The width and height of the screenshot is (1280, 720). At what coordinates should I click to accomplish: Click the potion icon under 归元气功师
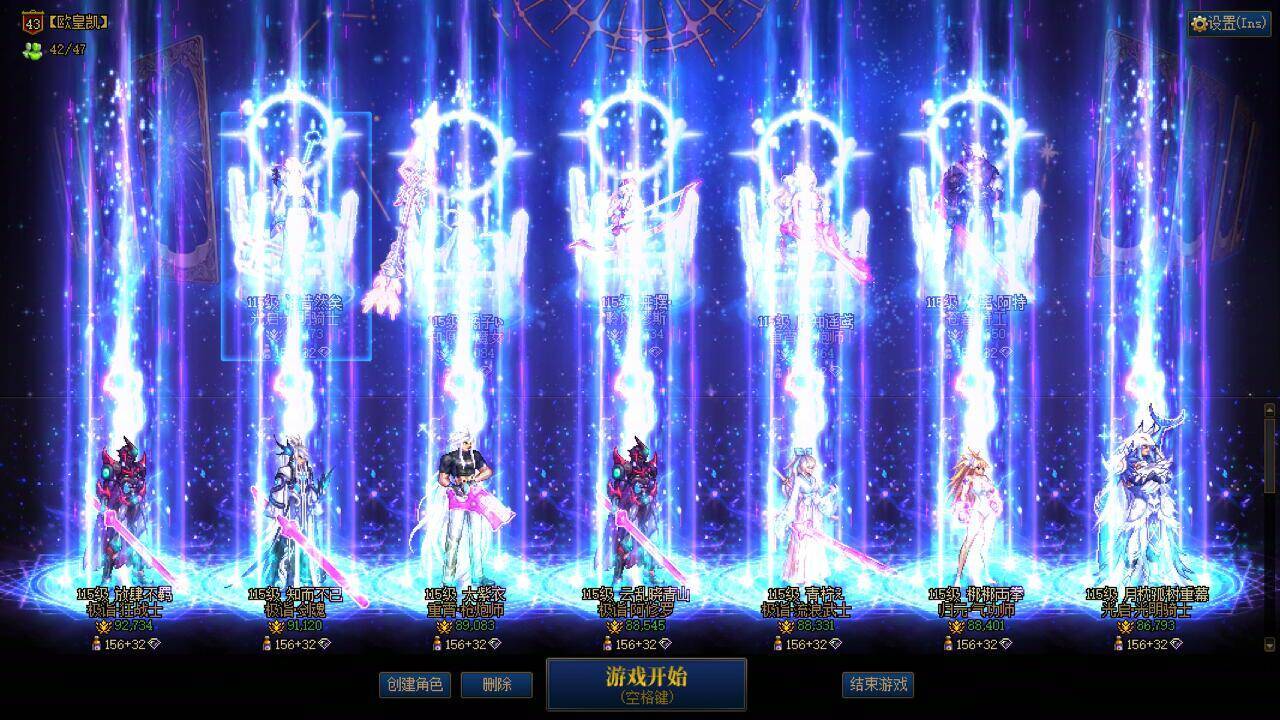[x=947, y=645]
